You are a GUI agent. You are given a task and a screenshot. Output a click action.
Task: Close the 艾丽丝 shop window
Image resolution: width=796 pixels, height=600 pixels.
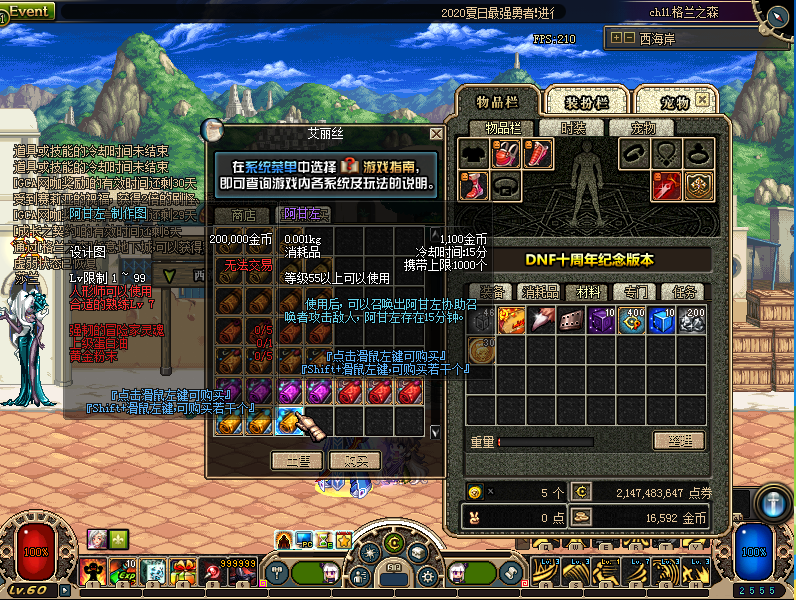[436, 133]
